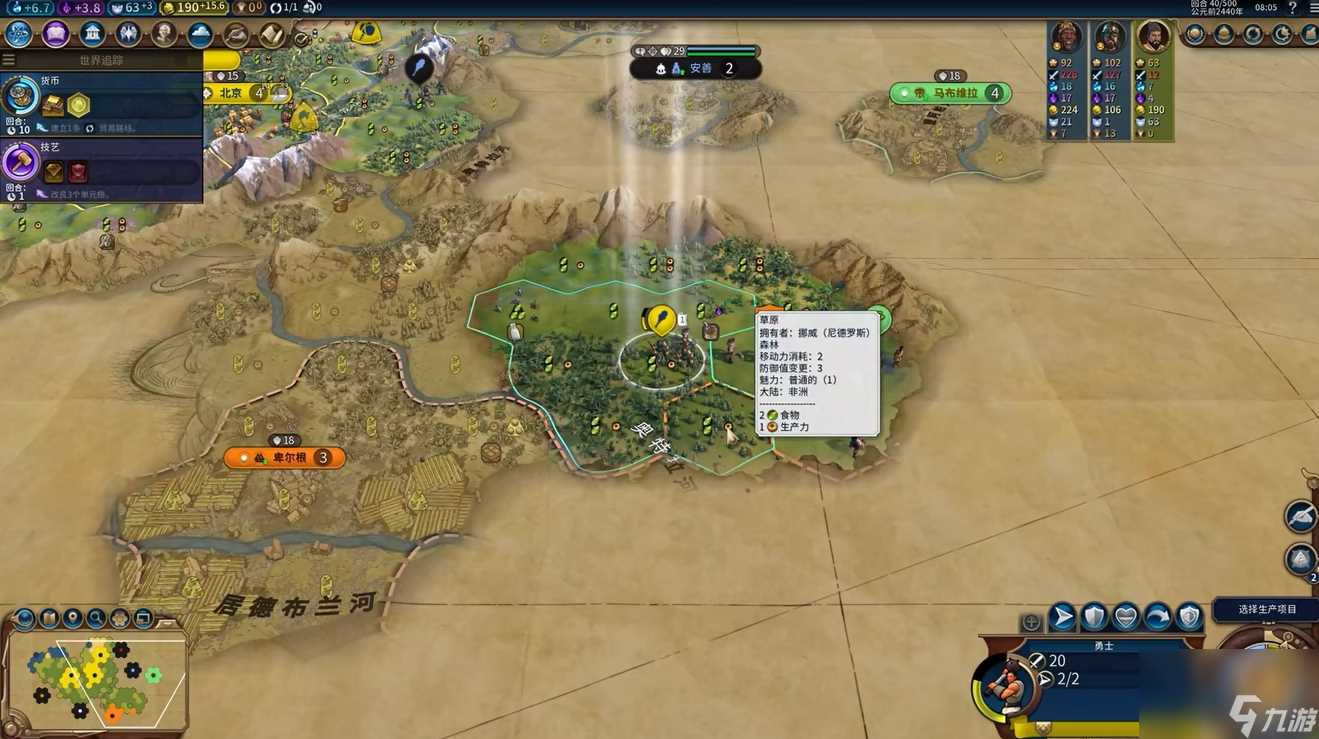Toggle the 世界追踪 tracker menu icon
Image resolution: width=1319 pixels, height=739 pixels.
coord(9,60)
